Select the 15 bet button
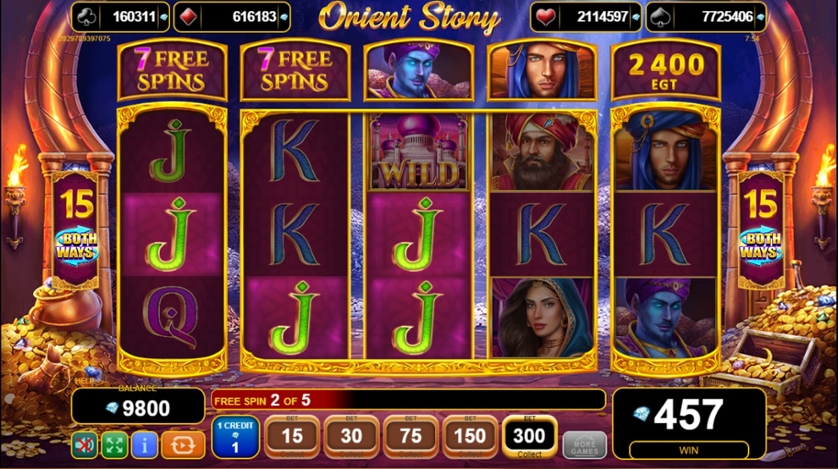The height and width of the screenshot is (469, 838). coord(292,437)
